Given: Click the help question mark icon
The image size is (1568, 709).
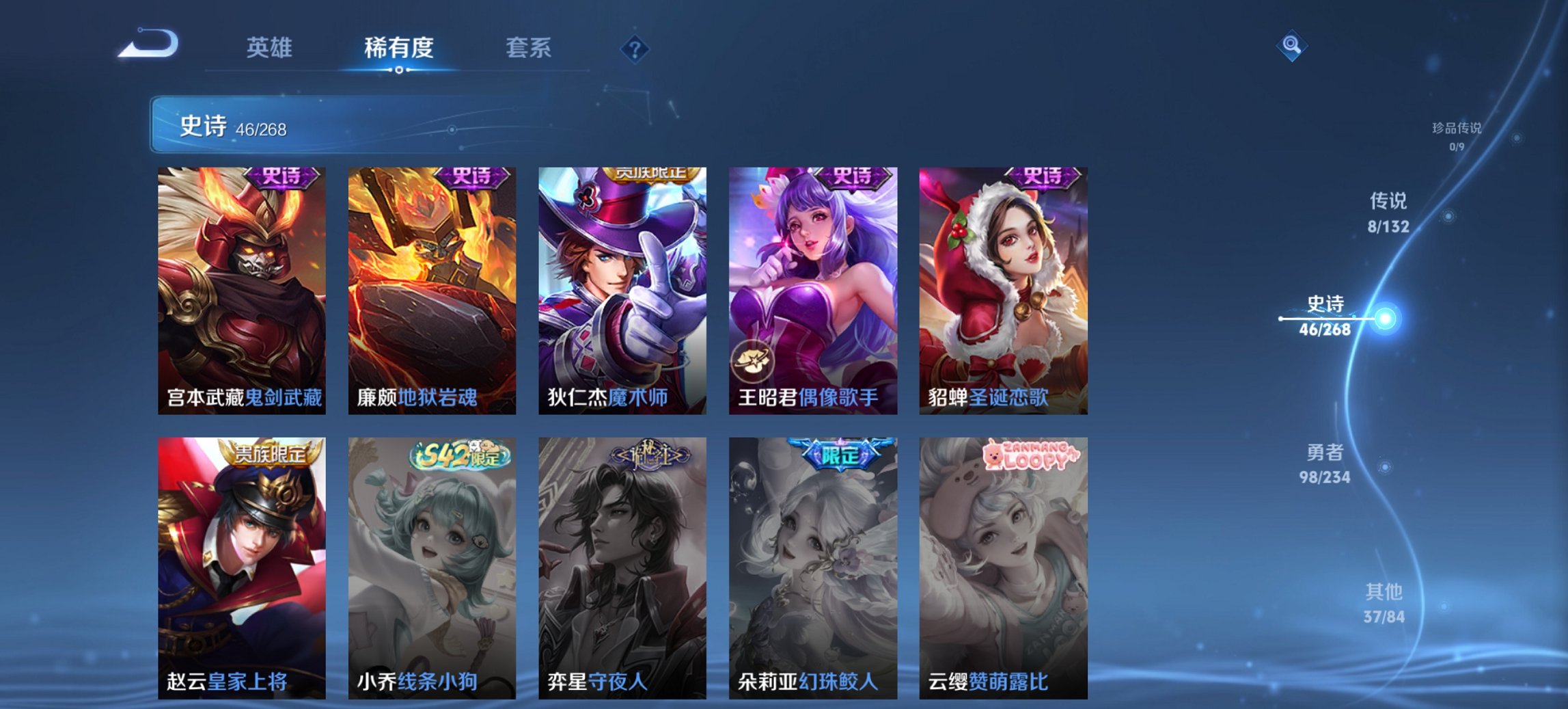Looking at the screenshot, I should tap(634, 49).
